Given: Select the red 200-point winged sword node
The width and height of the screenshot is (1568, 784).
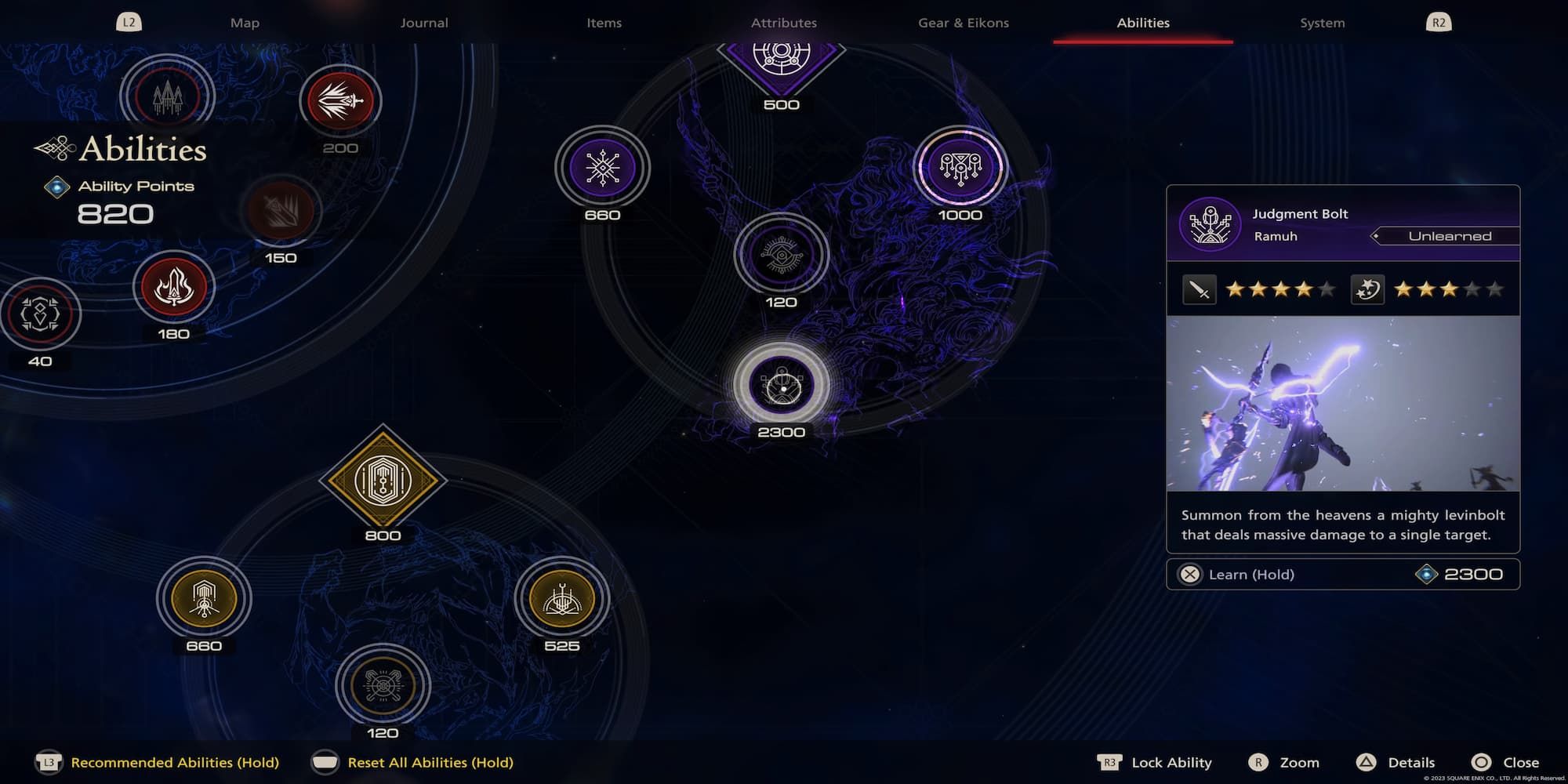Looking at the screenshot, I should click(x=340, y=101).
